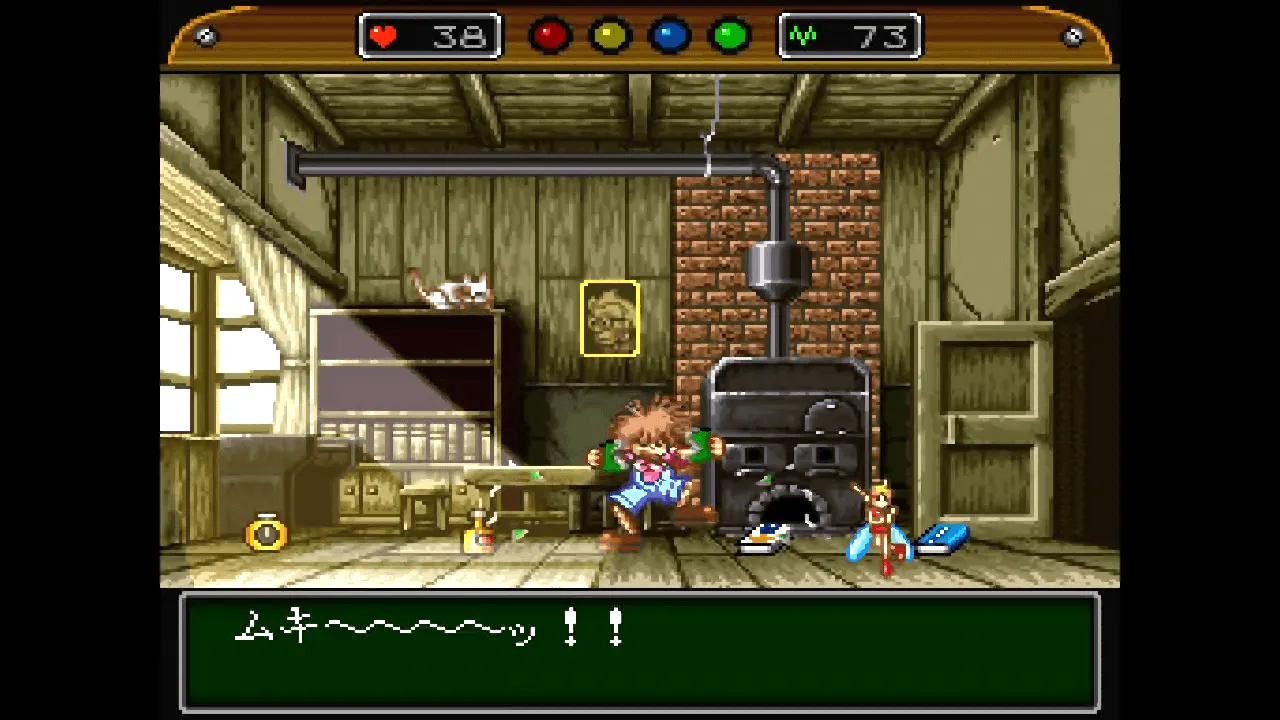Click the yellow orb in the HUD
This screenshot has width=1280, height=720.
(610, 35)
